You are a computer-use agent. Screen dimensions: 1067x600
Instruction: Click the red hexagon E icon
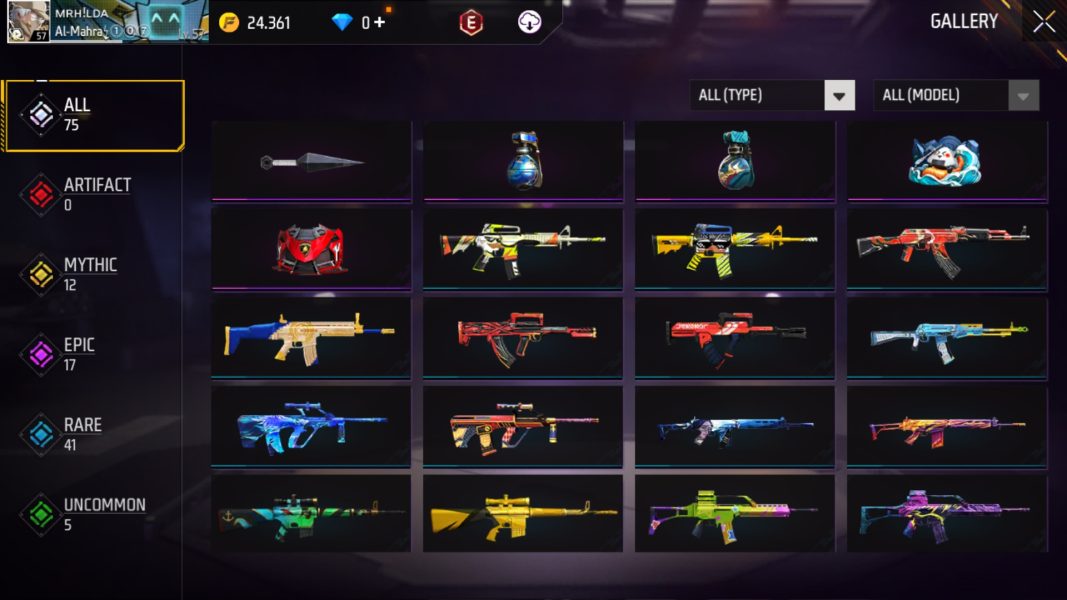(471, 22)
